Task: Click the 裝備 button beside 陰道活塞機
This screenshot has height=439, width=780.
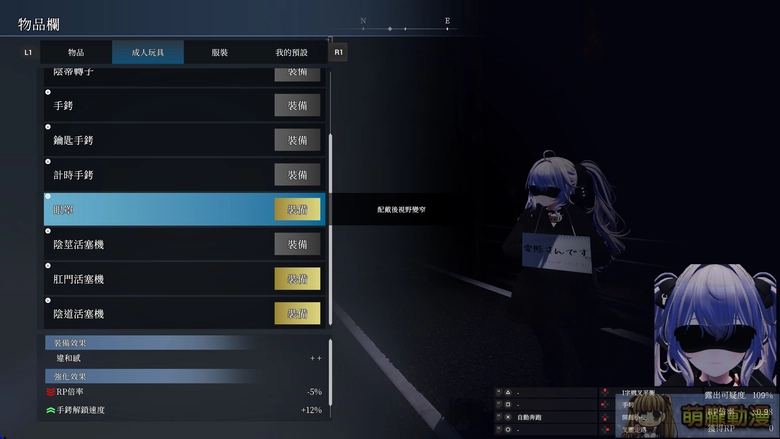Action: 297,314
